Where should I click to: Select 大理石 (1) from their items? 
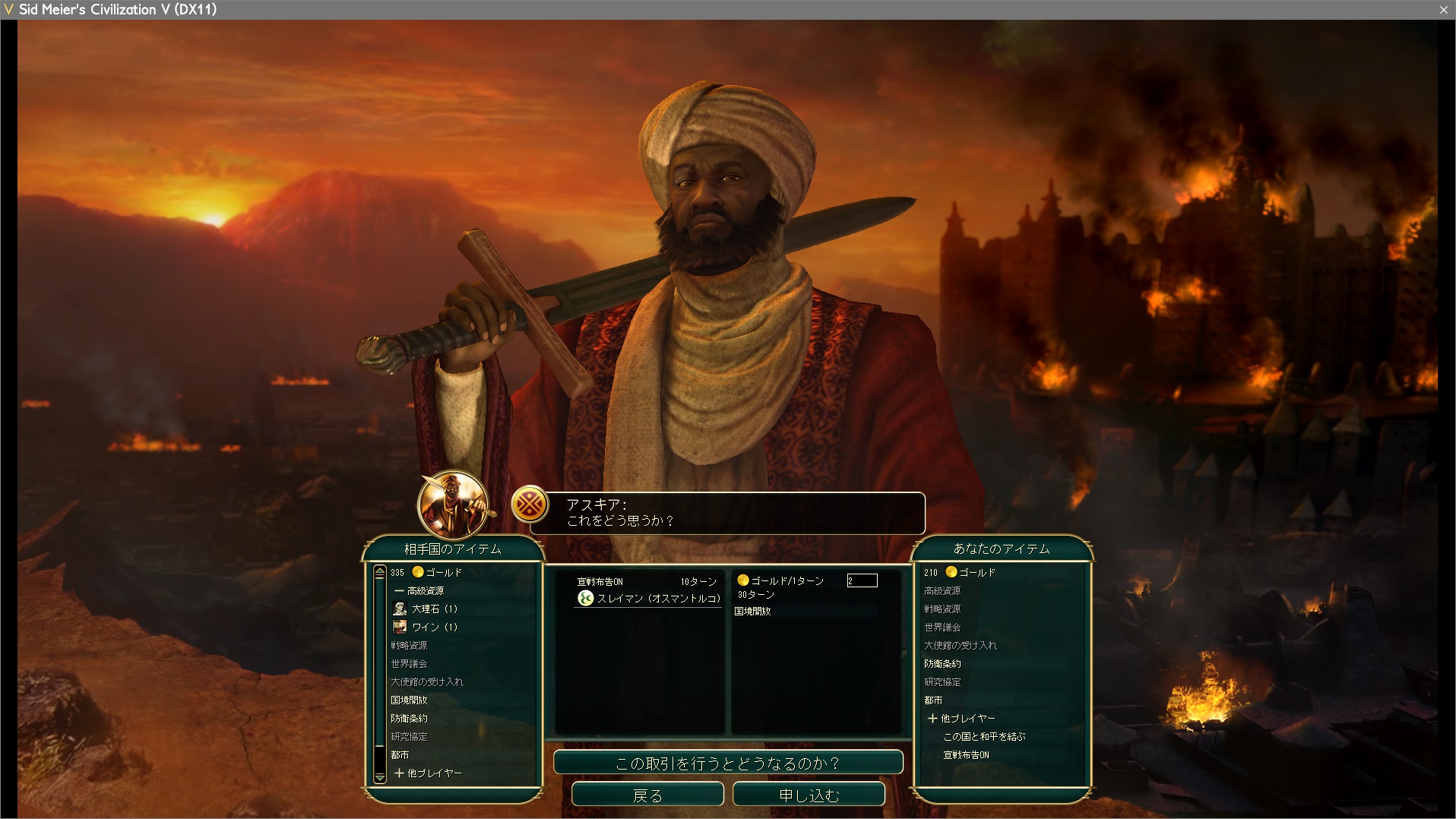434,609
